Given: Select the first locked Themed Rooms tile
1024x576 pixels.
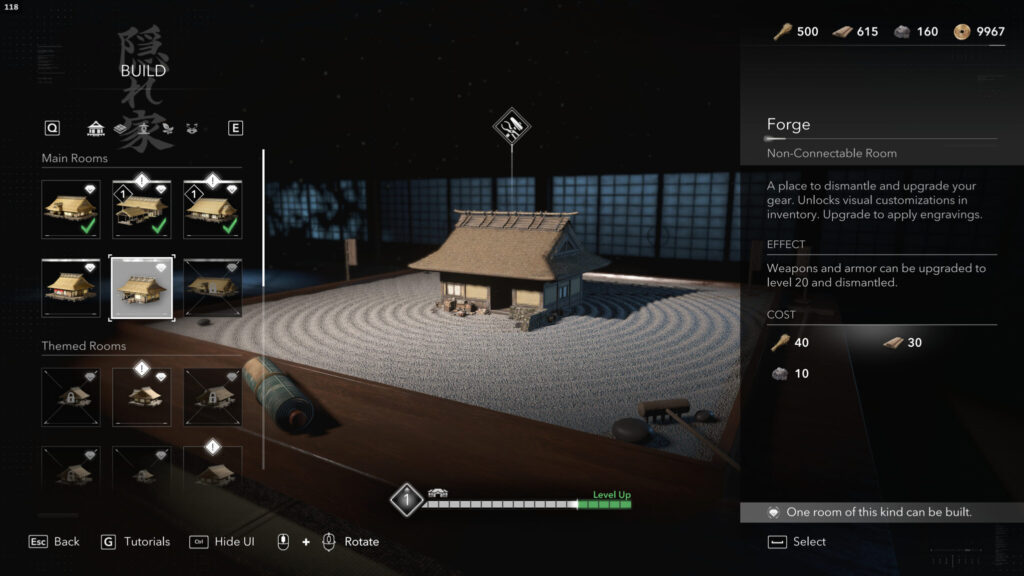Looking at the screenshot, I should [70, 397].
